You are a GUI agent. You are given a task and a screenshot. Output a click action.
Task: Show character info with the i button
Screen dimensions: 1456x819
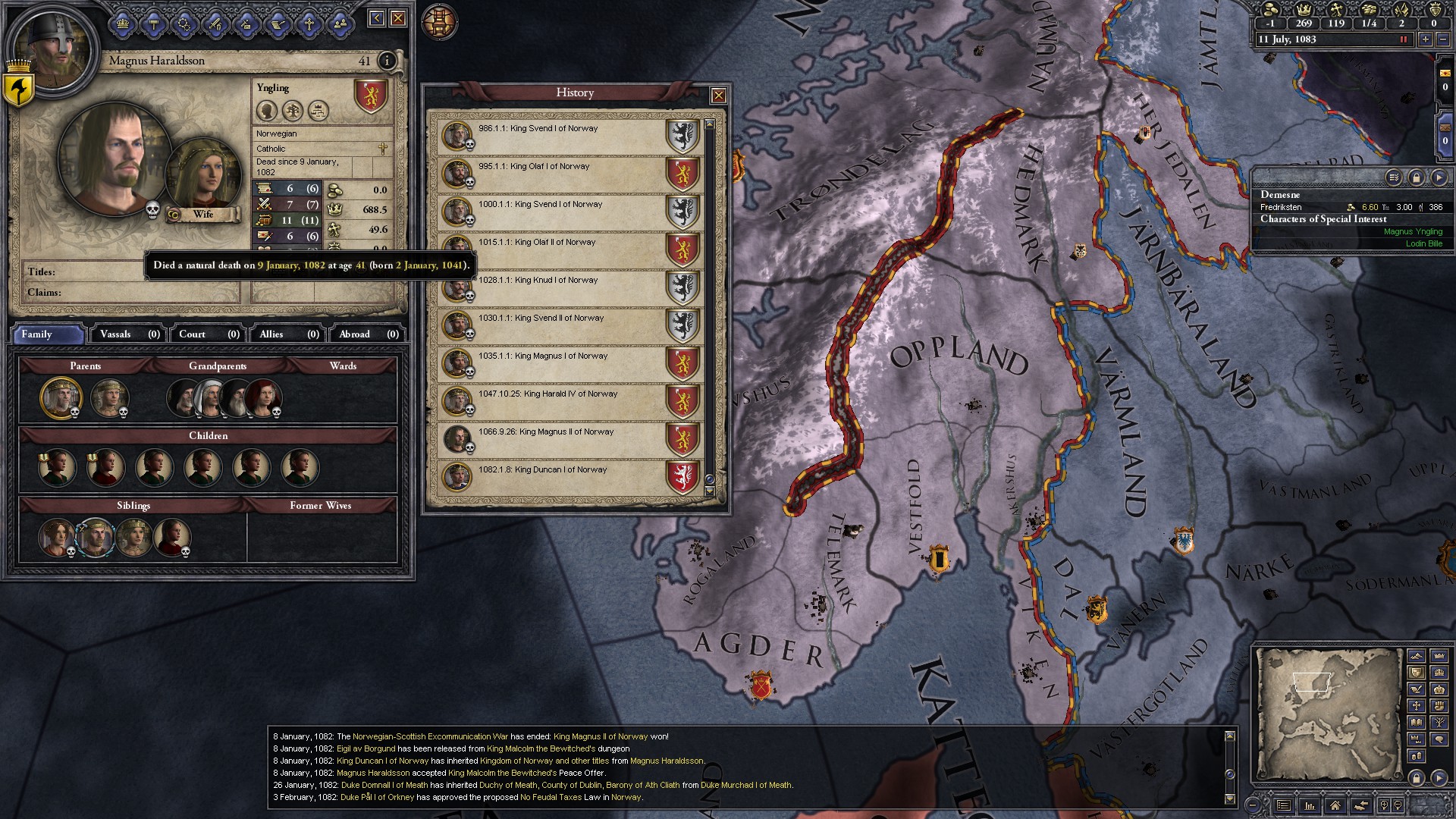pyautogui.click(x=387, y=61)
